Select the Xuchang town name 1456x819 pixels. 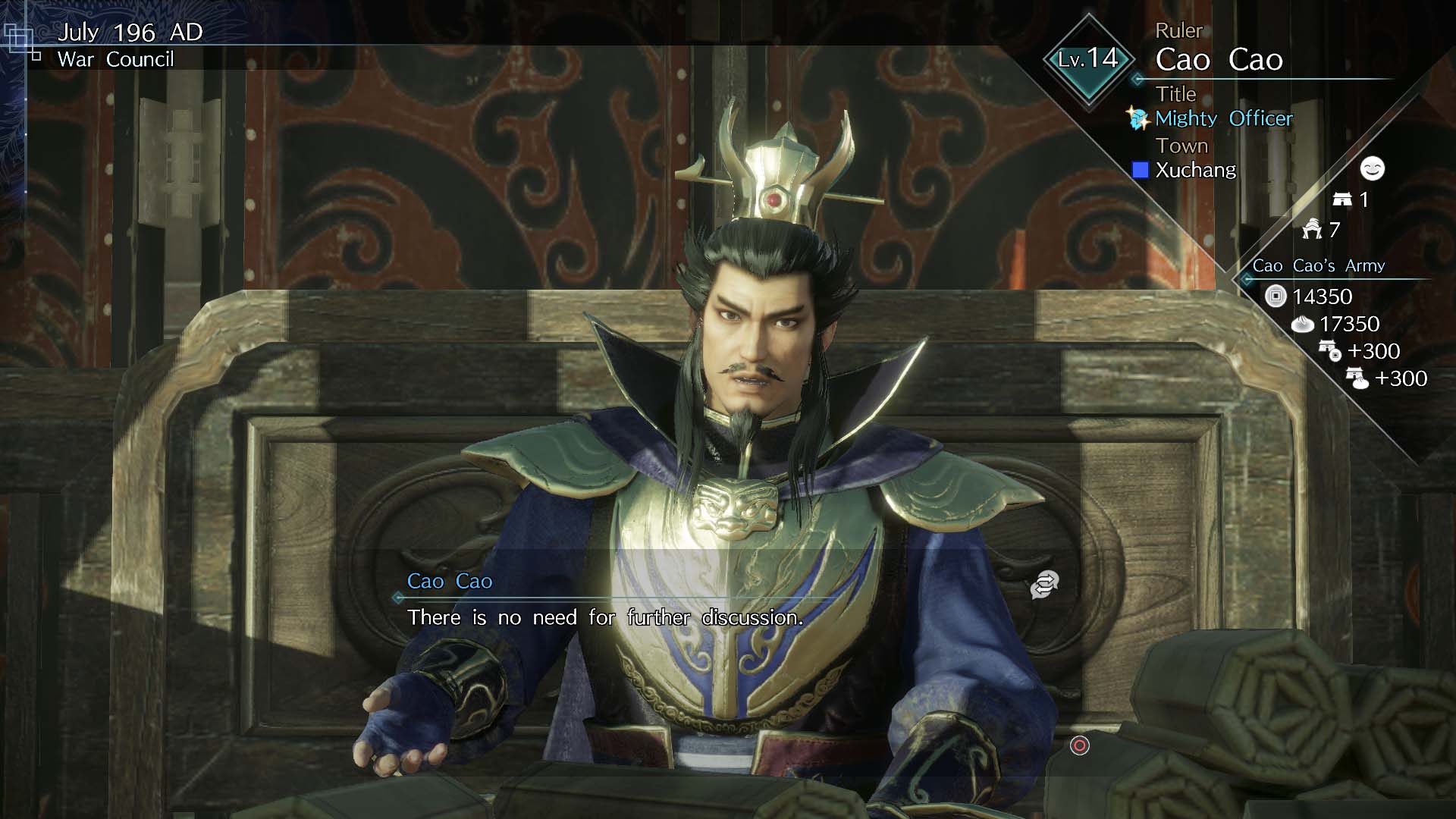pyautogui.click(x=1194, y=171)
